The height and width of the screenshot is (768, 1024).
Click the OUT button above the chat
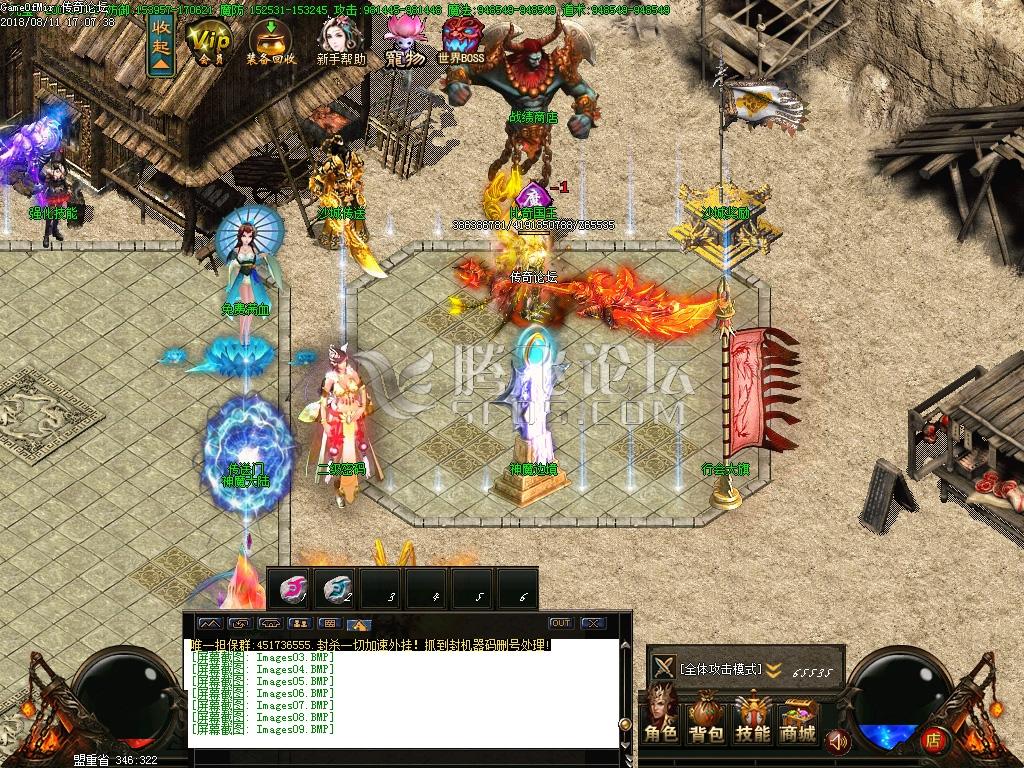click(560, 623)
